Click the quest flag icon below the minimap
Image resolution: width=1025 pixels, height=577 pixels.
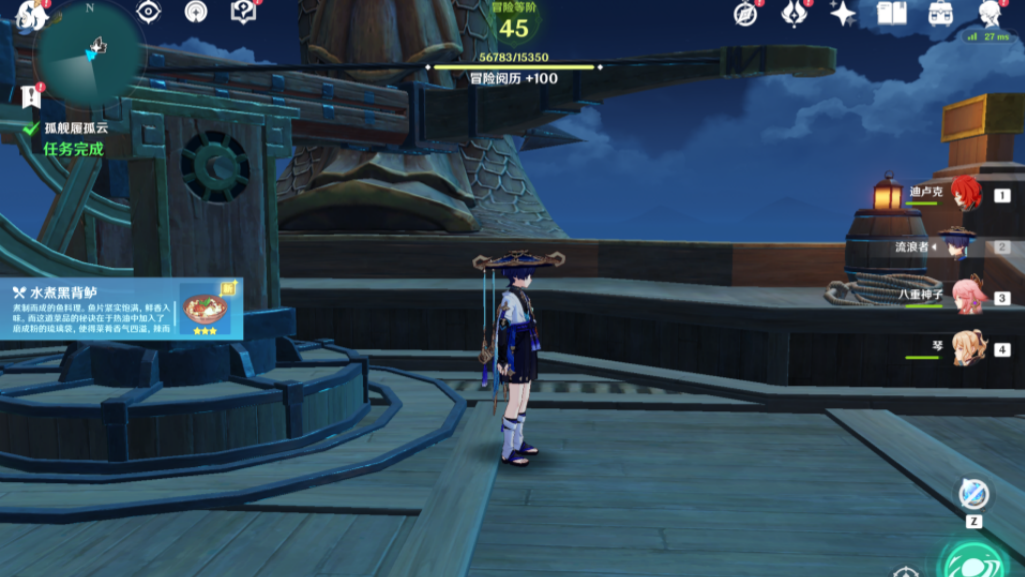30,96
